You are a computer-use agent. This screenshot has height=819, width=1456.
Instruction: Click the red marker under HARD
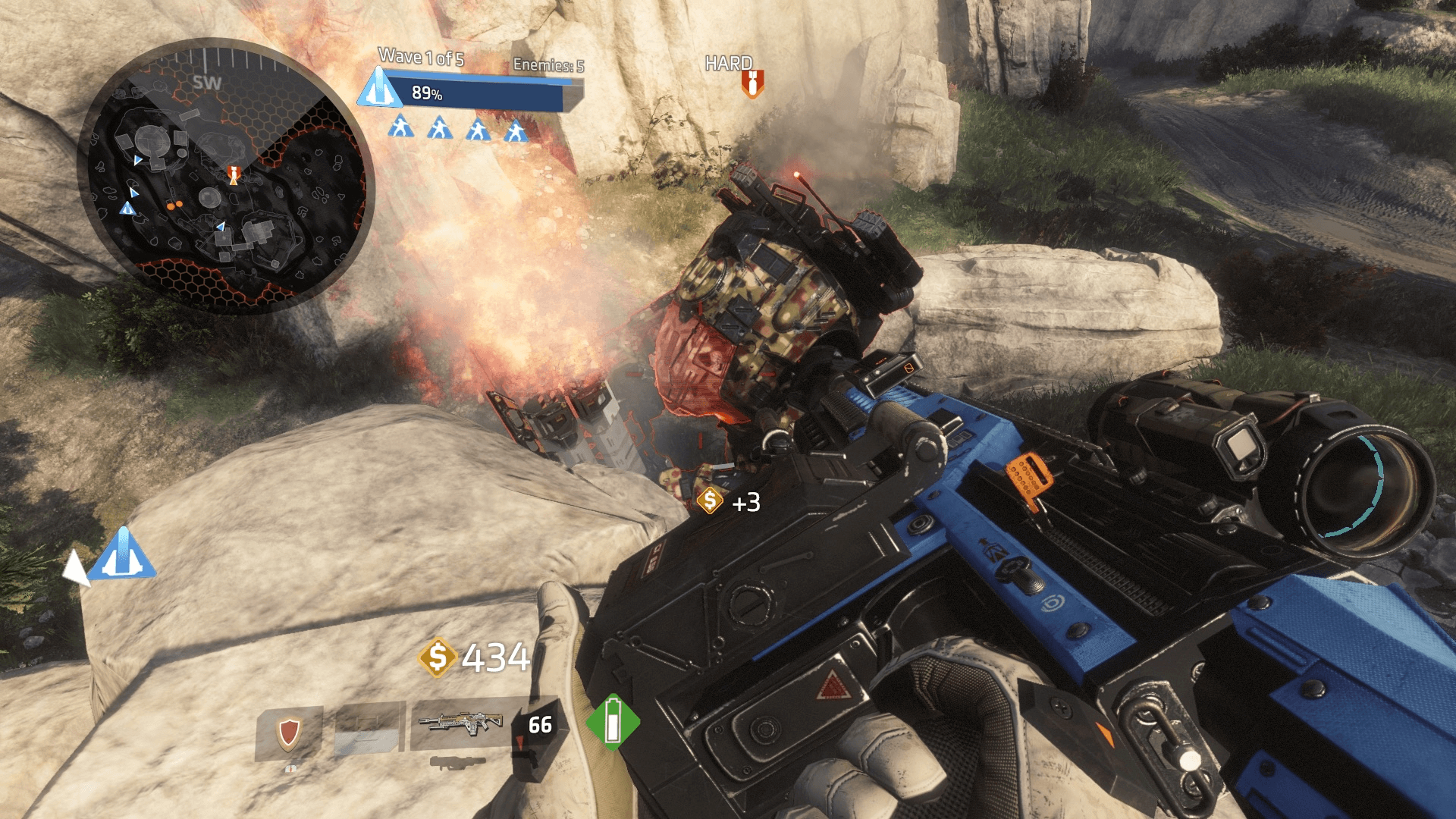tap(752, 83)
